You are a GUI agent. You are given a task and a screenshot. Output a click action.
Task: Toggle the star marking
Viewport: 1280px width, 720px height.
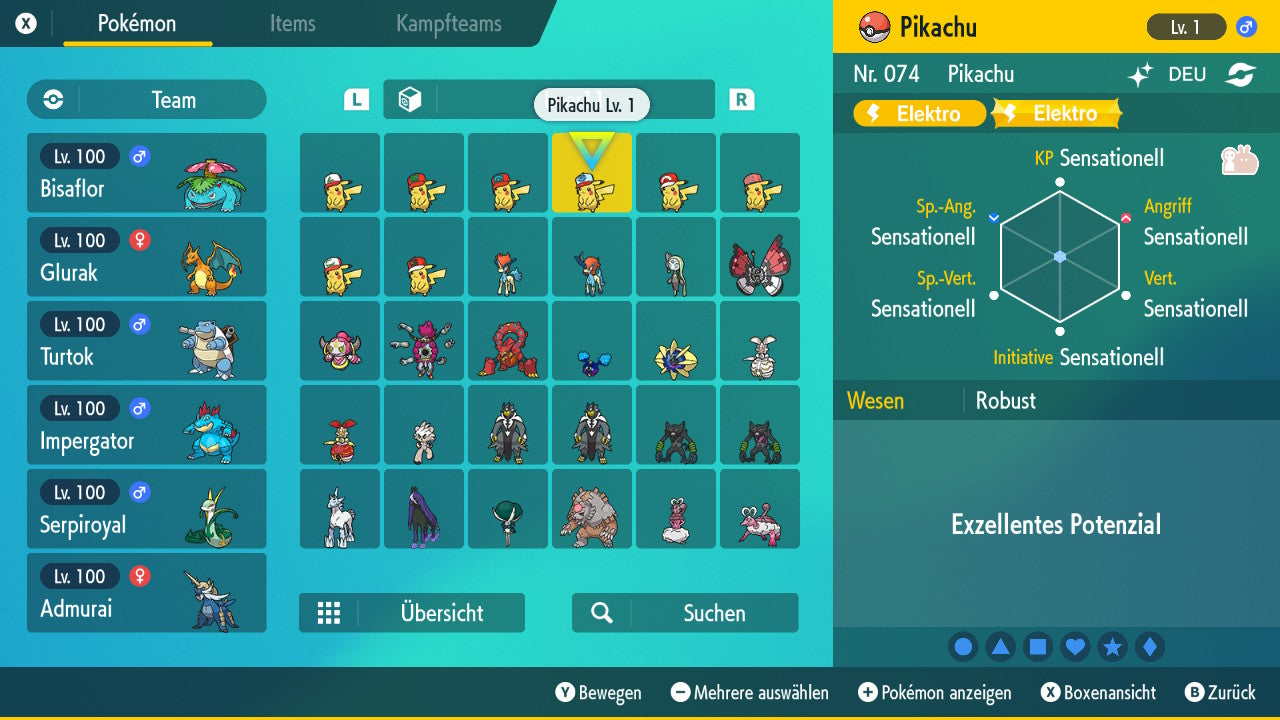tap(1112, 646)
